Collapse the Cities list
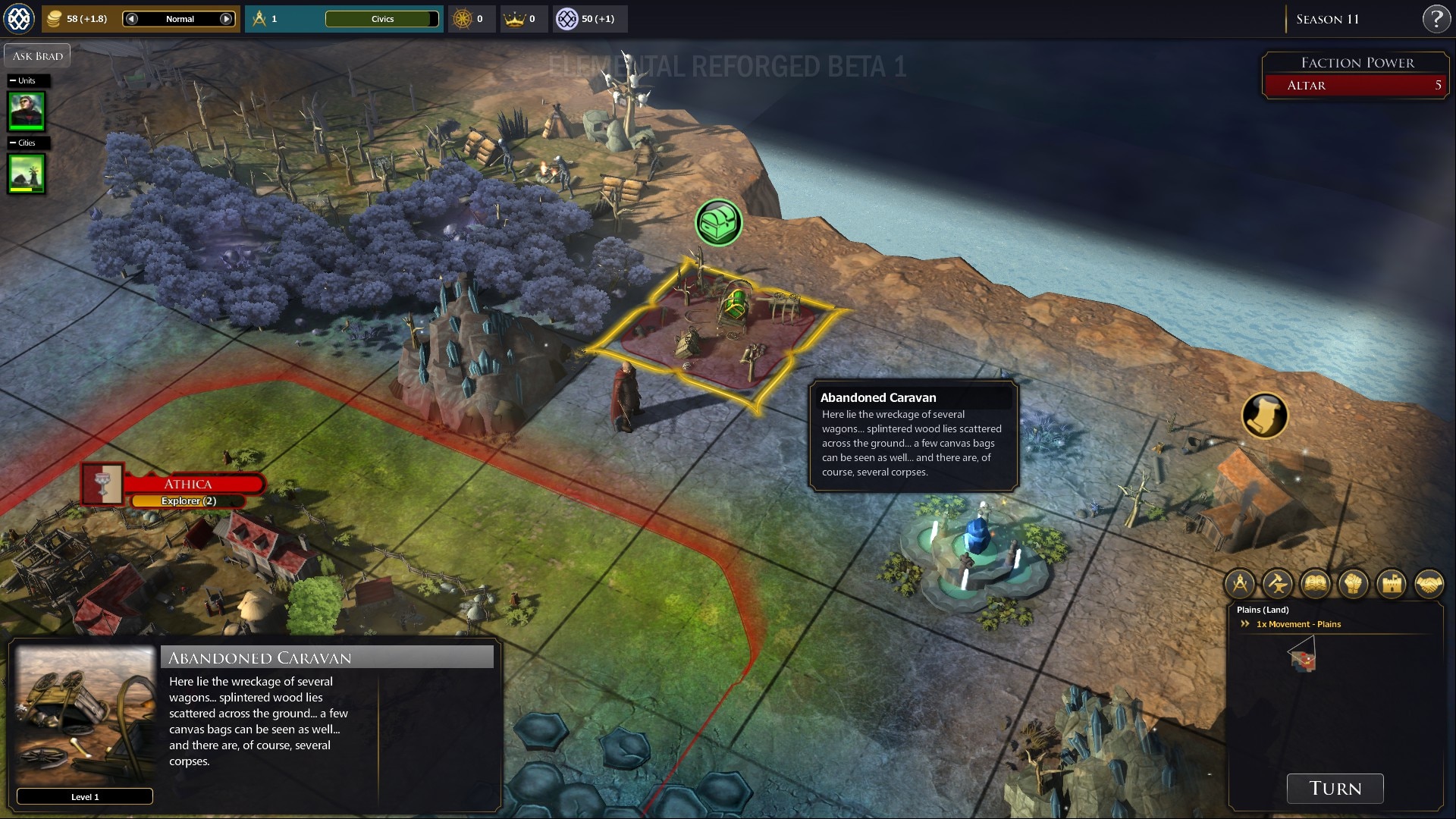The width and height of the screenshot is (1456, 819). (13, 143)
